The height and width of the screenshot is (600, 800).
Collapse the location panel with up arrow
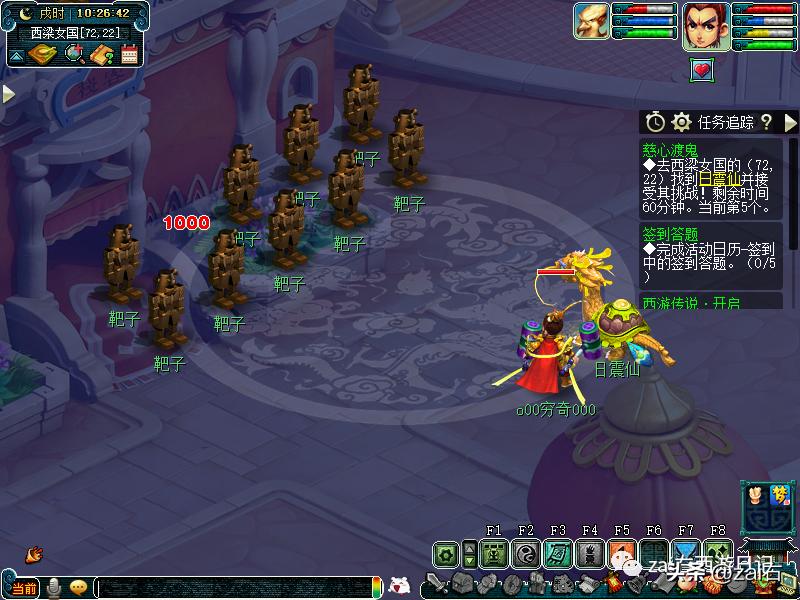click(x=17, y=55)
